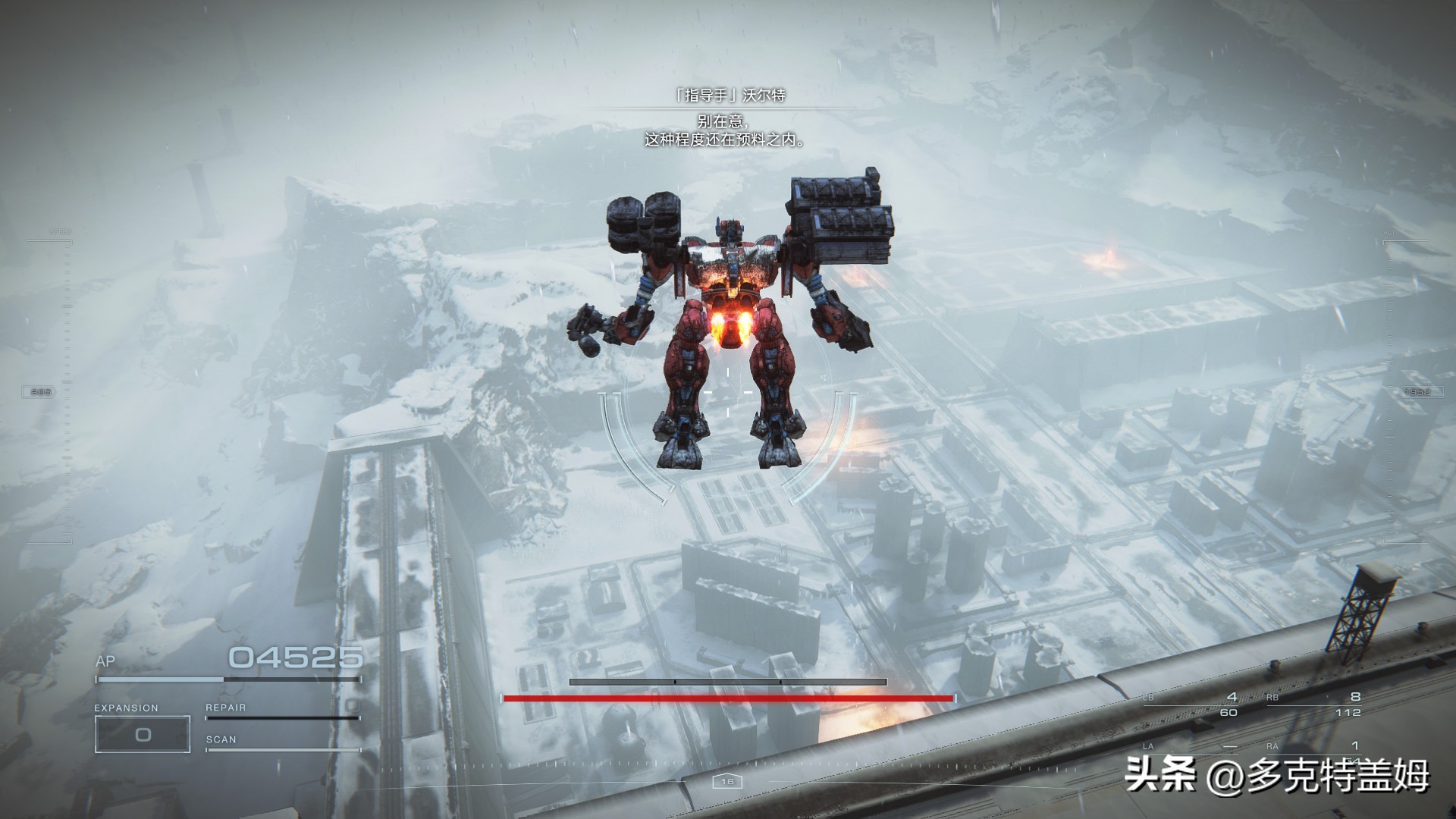Use the Repair kit gauge
Screen dimensions: 1456x819
pos(282,714)
